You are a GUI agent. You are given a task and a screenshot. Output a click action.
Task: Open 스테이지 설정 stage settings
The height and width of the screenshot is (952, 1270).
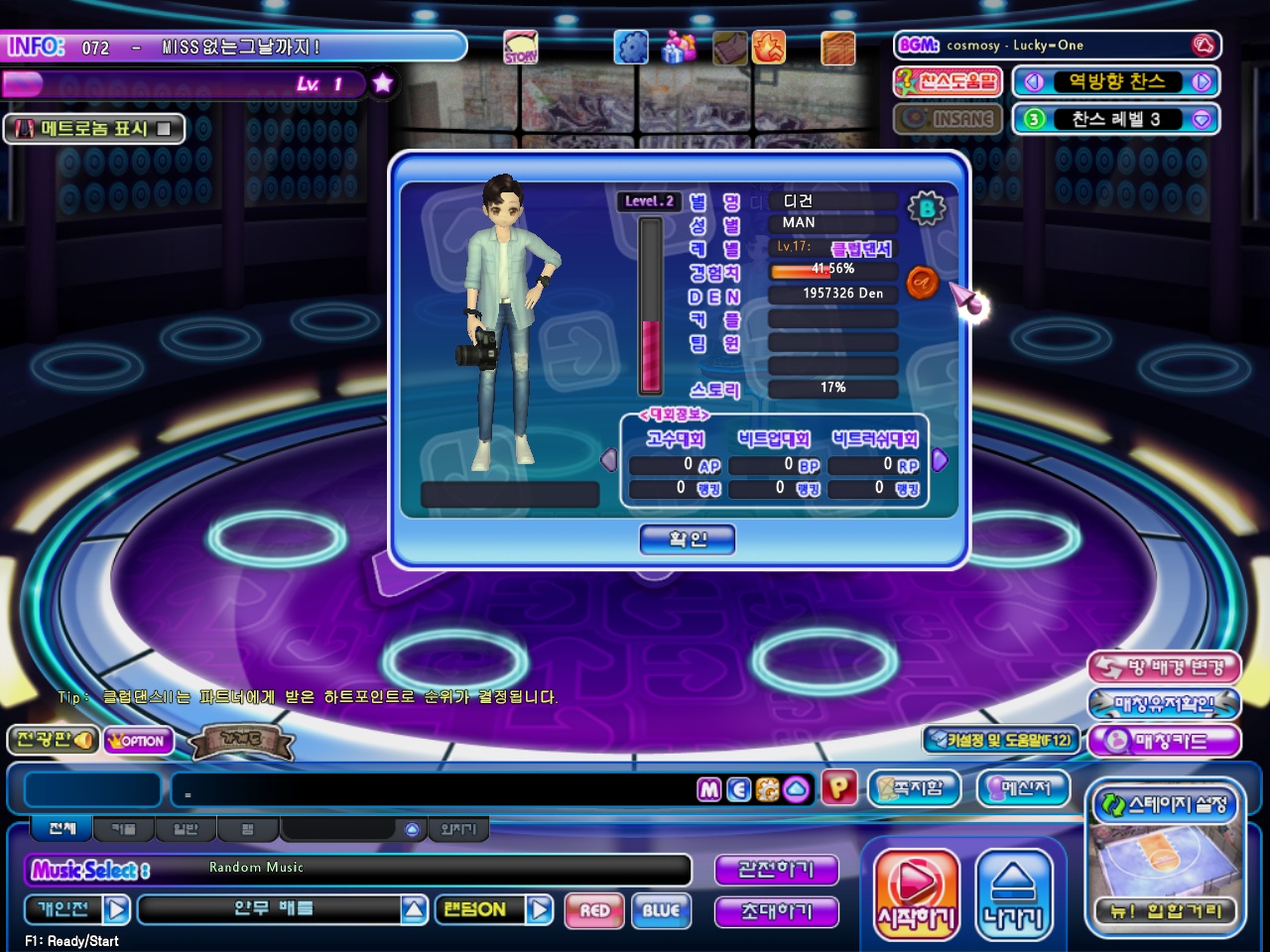click(1165, 804)
